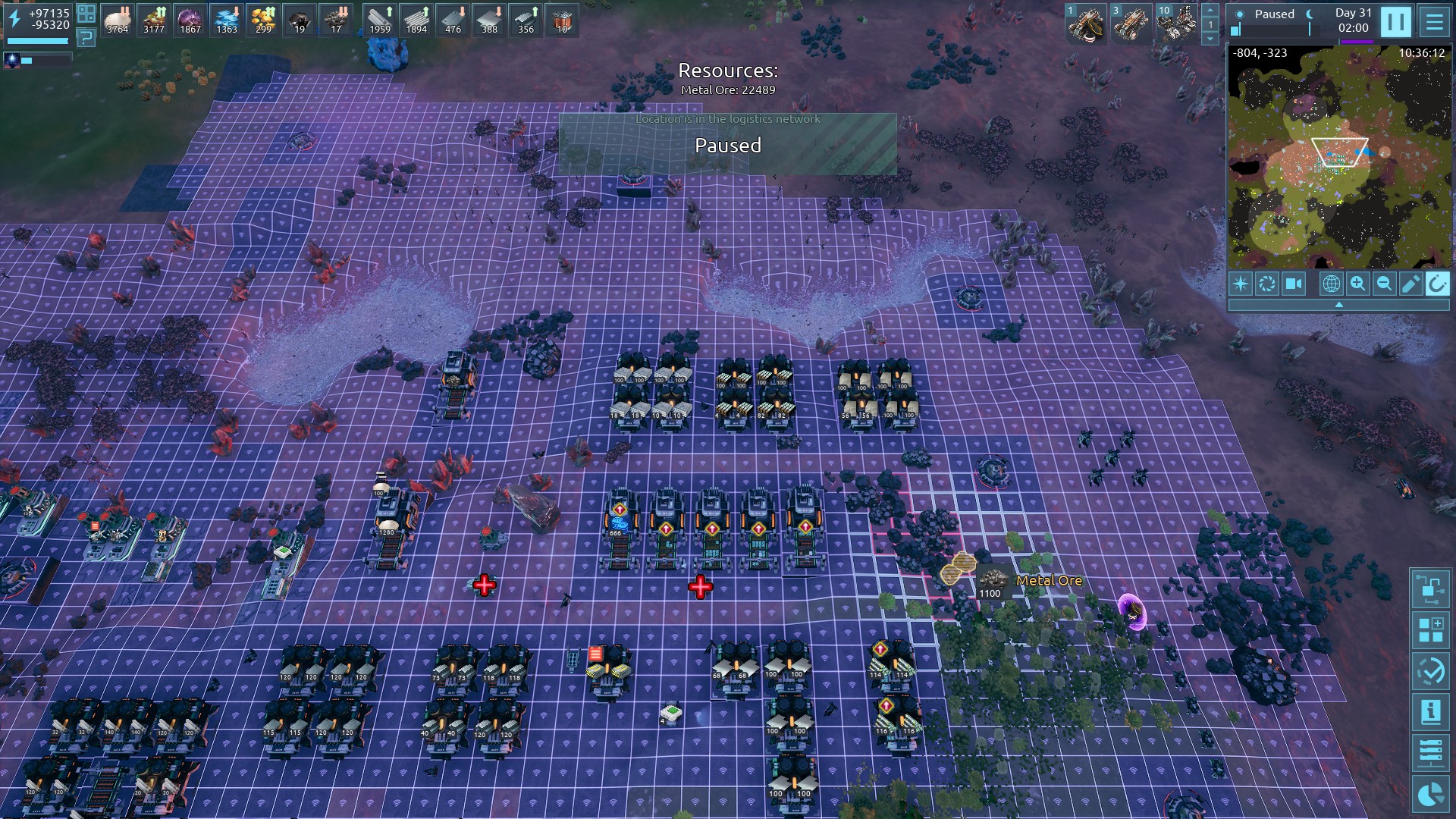The image size is (1456, 819).
Task: Collapse the minimap with the arrow bar
Action: 1338,305
